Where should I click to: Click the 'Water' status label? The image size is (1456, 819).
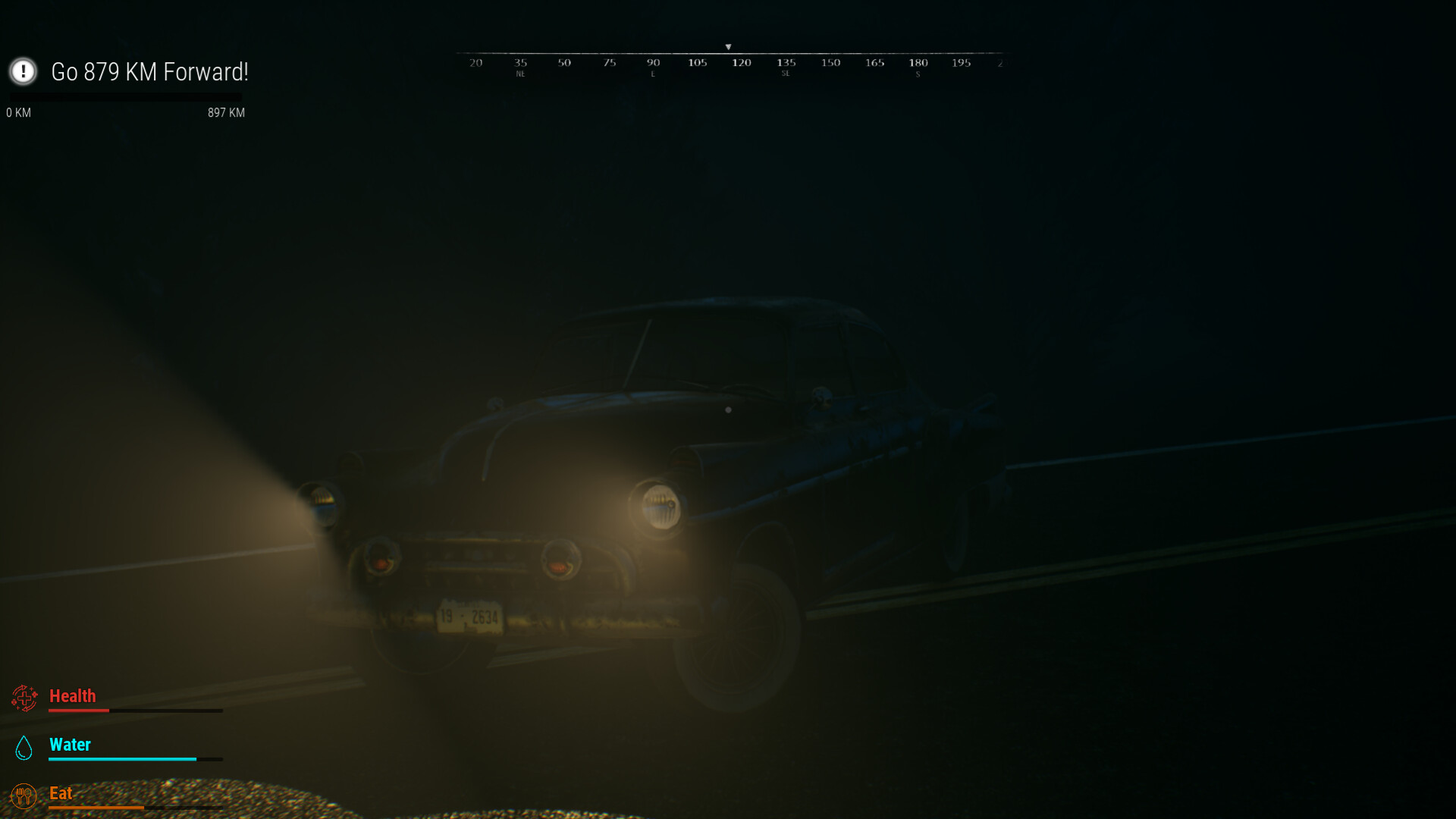point(70,745)
